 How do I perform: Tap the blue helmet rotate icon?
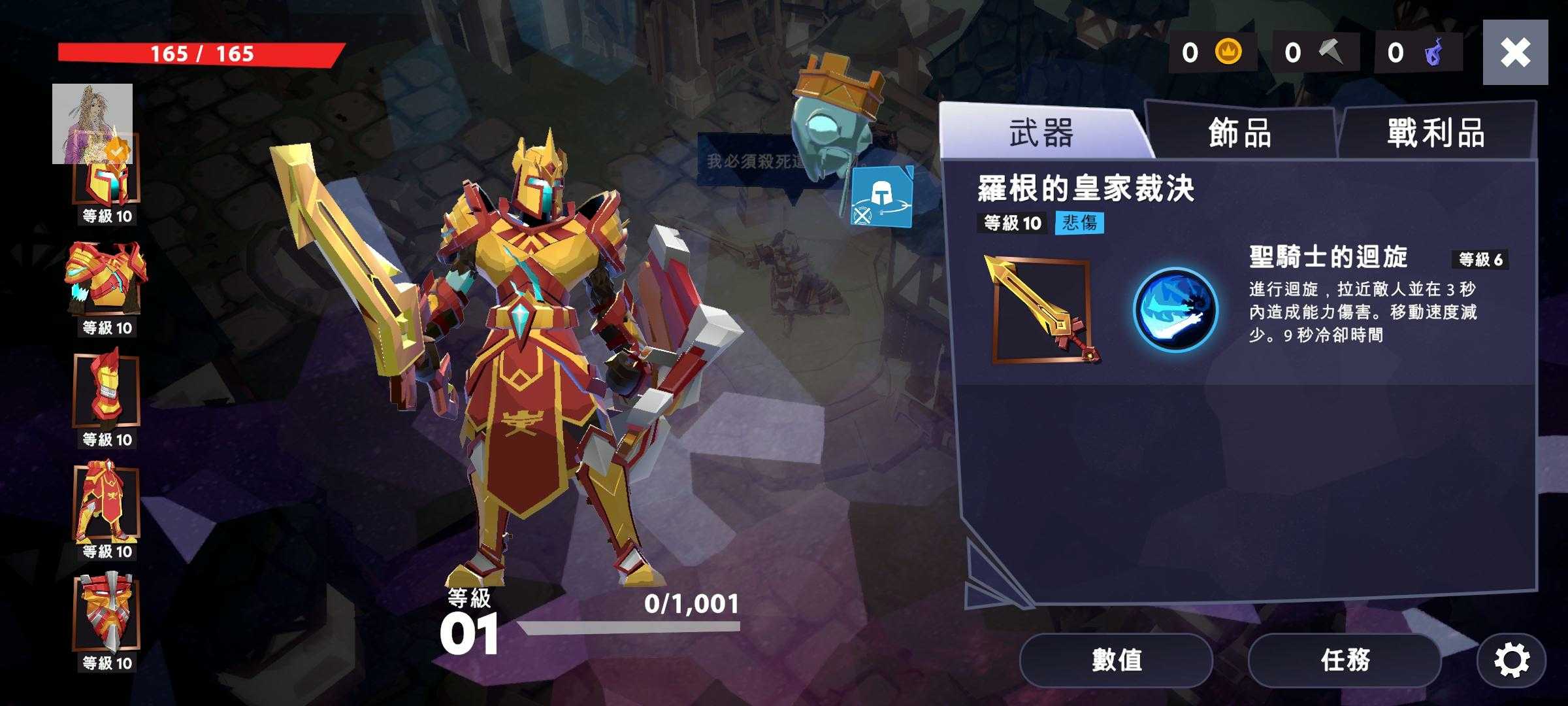coord(881,197)
